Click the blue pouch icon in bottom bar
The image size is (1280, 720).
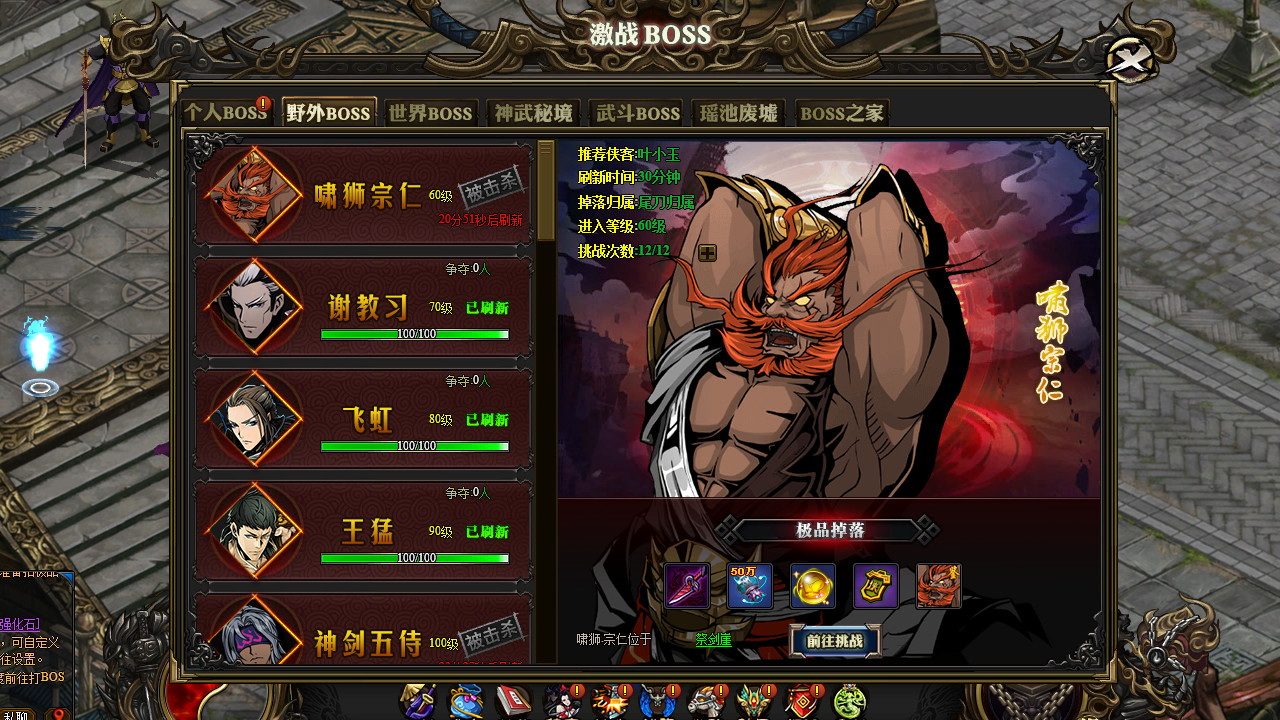tap(466, 699)
